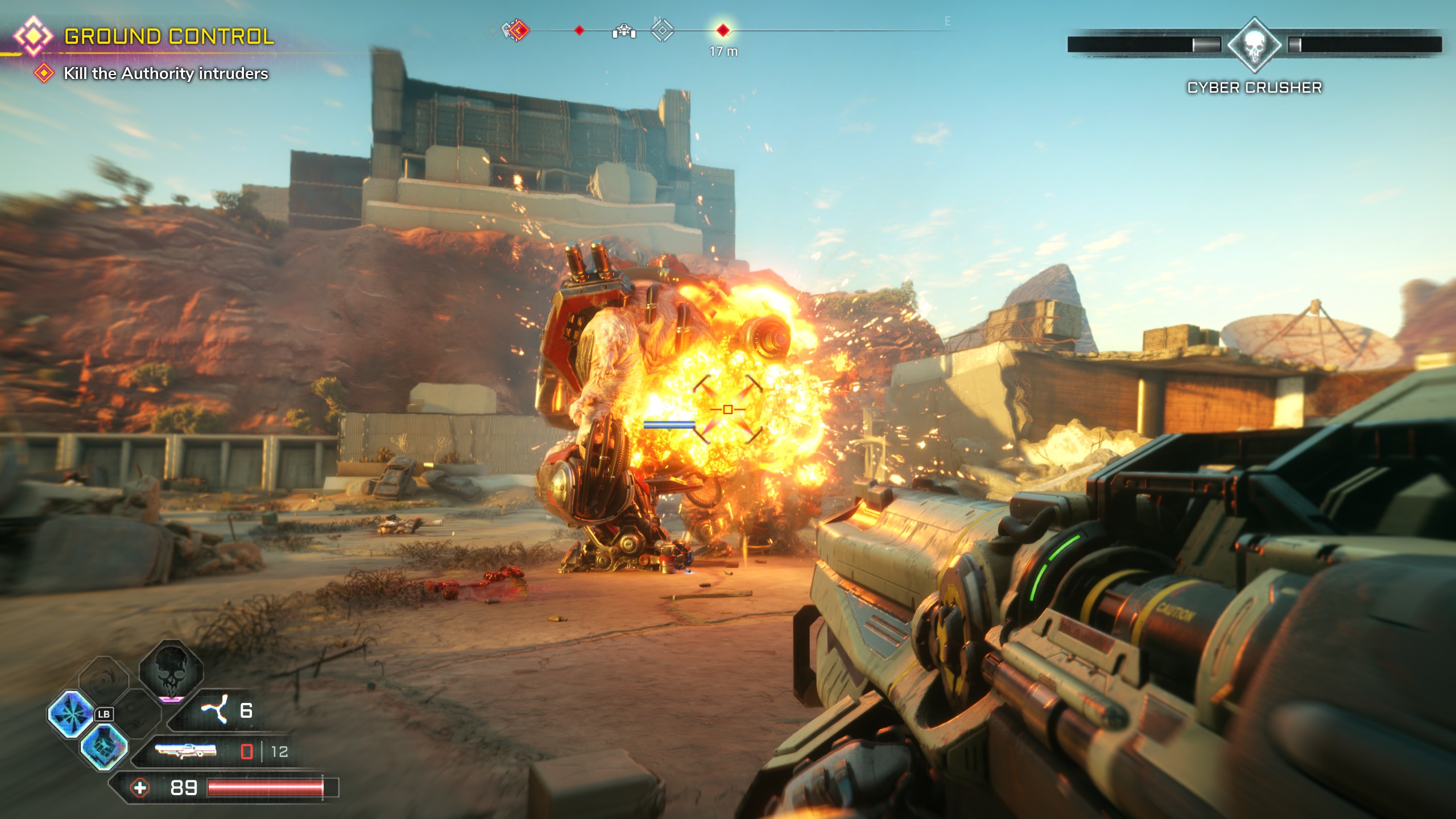
Task: Activate the blue Shatter burst ability
Action: pyautogui.click(x=71, y=714)
